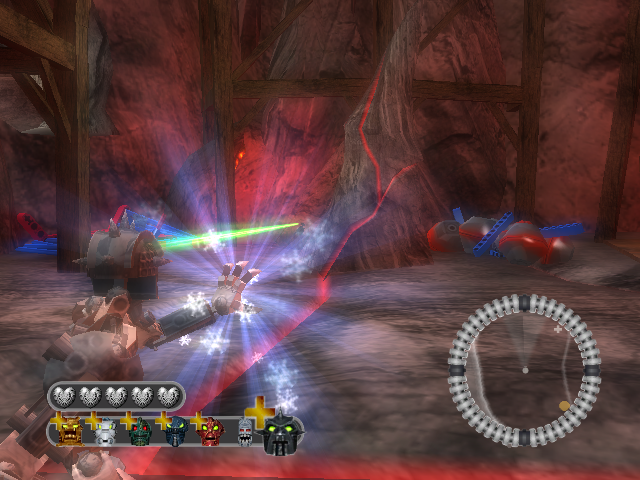Select the gold mask icon
Screen dimensions: 640x480
[x=71, y=431]
